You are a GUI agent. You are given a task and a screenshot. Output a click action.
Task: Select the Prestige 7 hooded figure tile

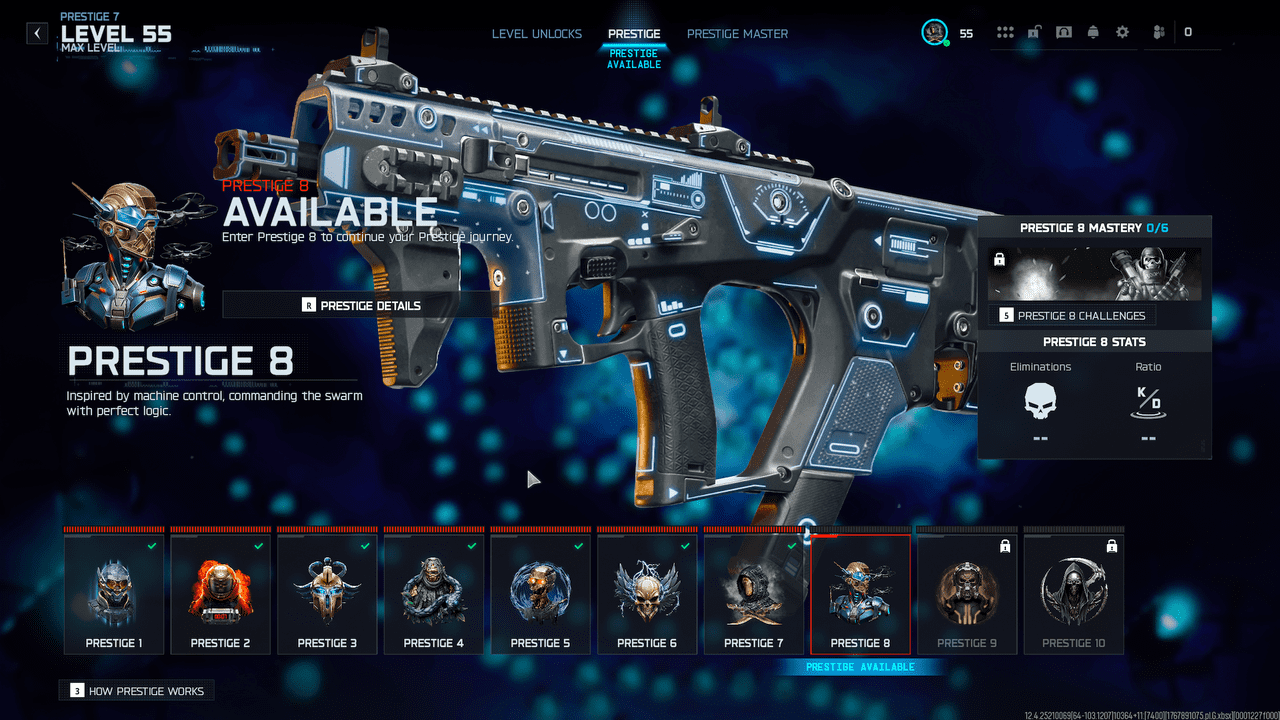pyautogui.click(x=754, y=594)
